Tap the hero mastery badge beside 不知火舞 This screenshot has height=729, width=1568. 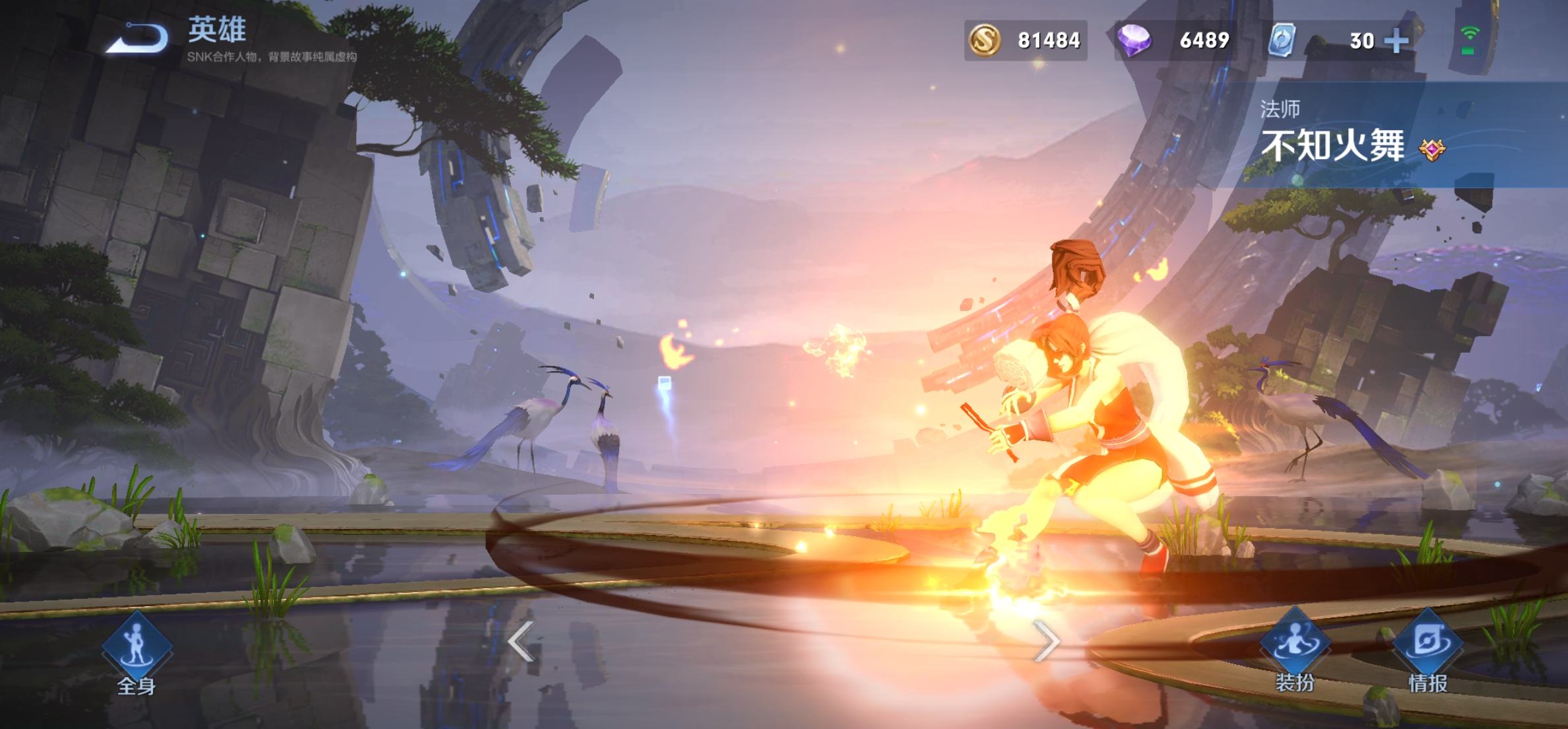1432,150
